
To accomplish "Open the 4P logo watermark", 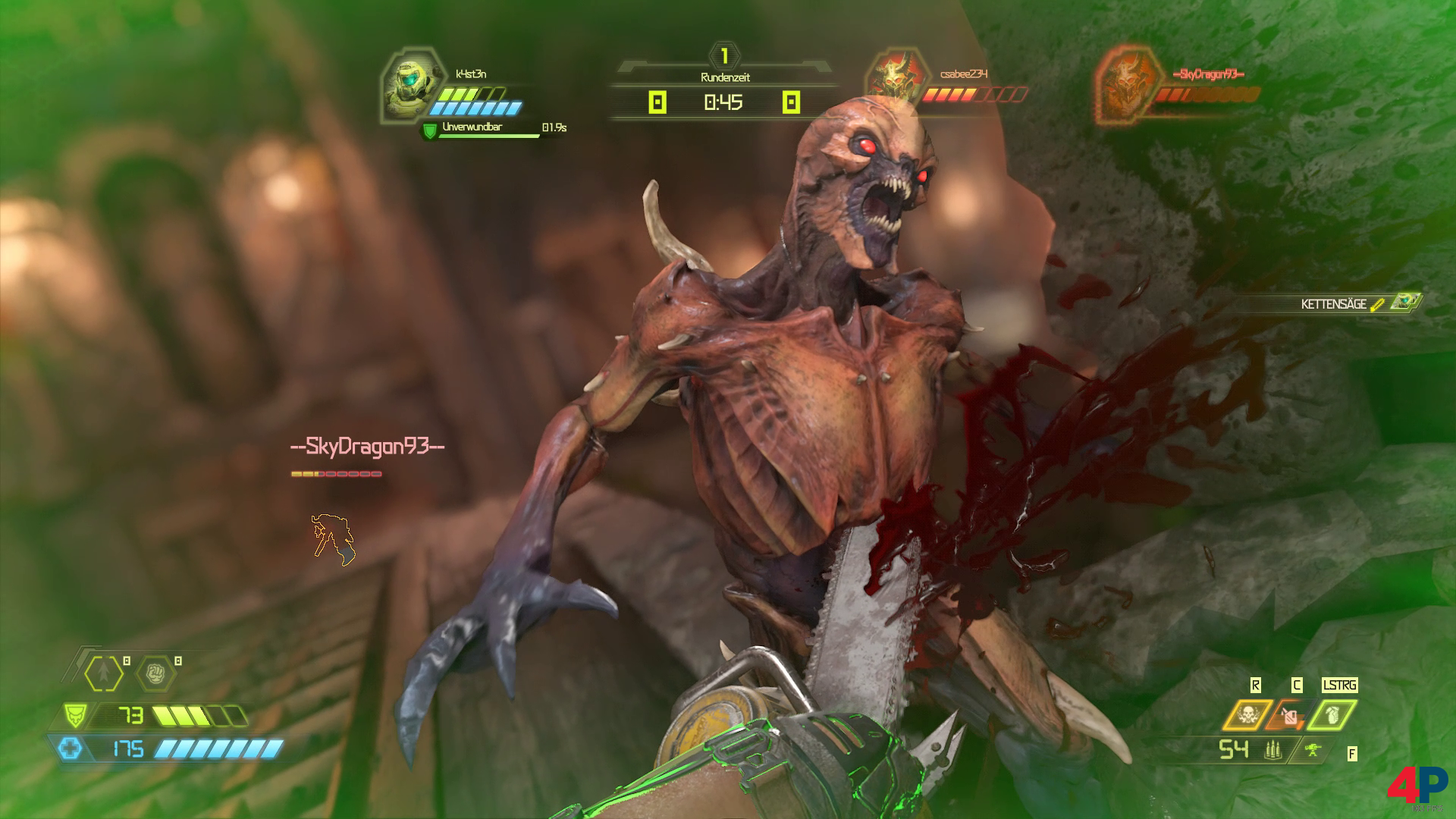I will [x=1417, y=786].
